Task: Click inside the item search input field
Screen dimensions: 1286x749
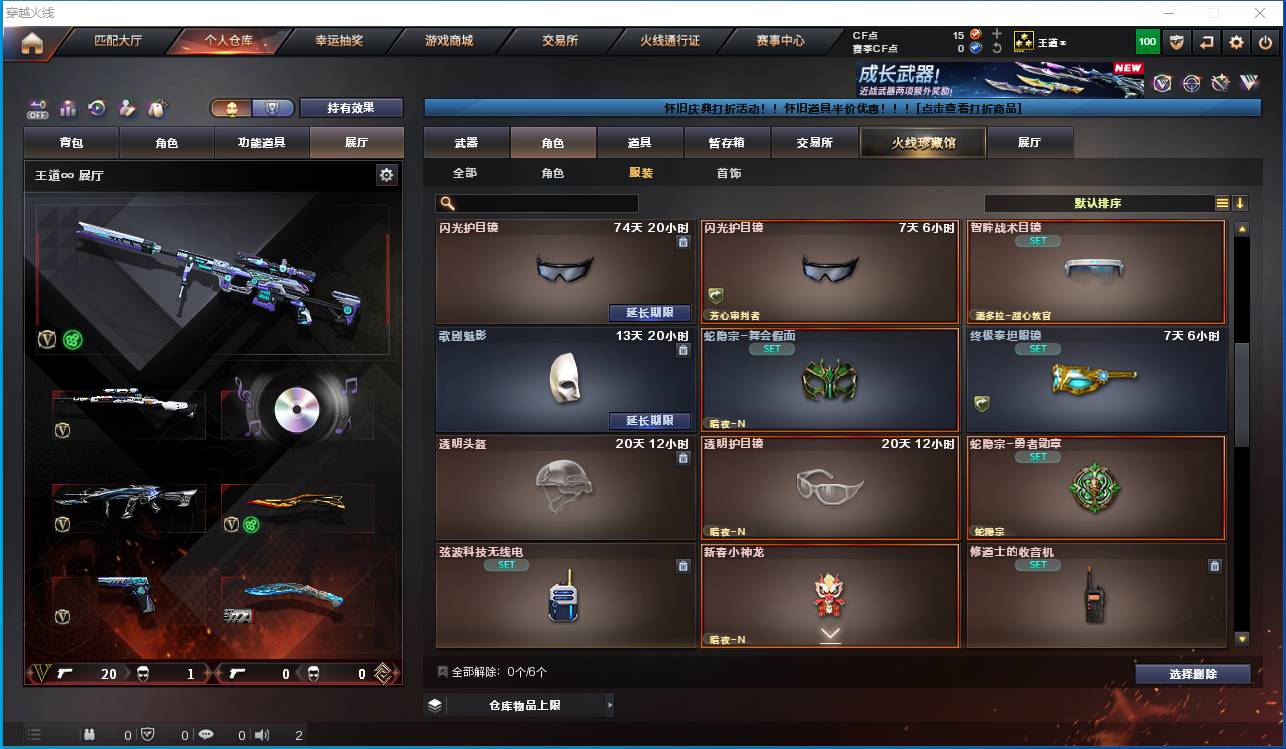Action: pos(545,202)
